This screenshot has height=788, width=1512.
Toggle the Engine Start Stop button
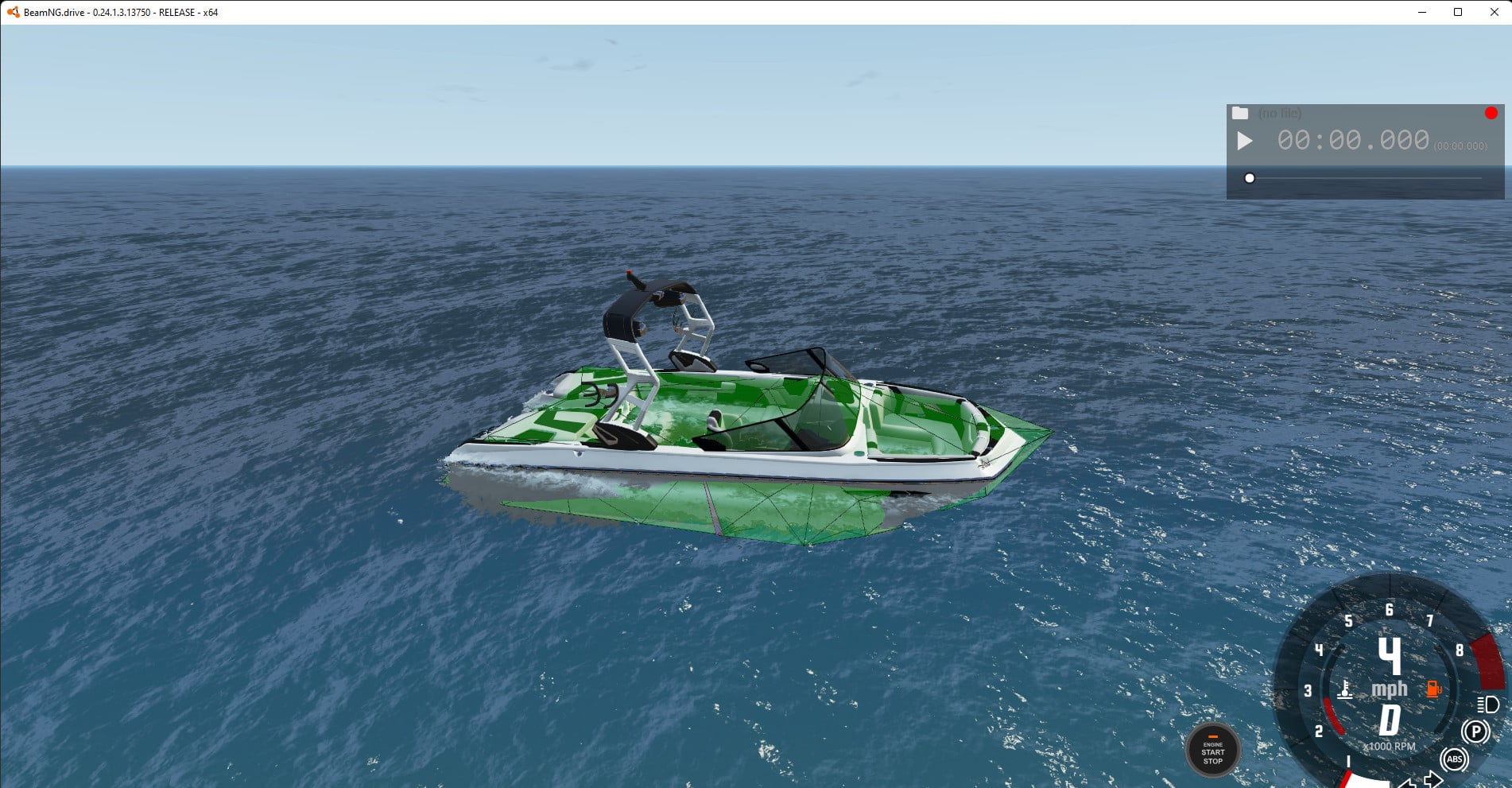point(1214,750)
